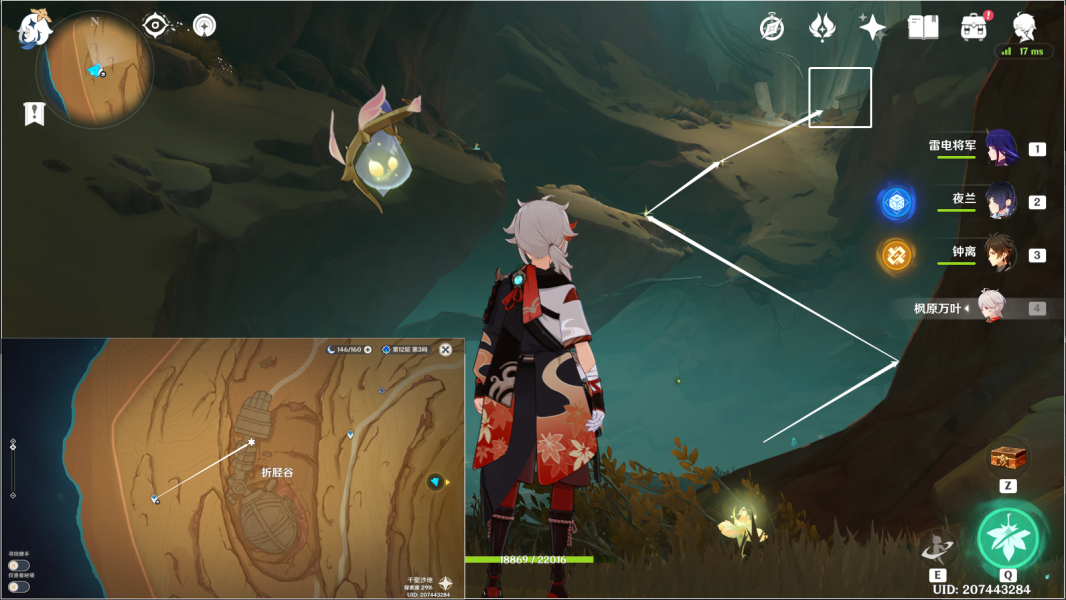
Task: Switch to party member 钟离
Action: point(1000,254)
